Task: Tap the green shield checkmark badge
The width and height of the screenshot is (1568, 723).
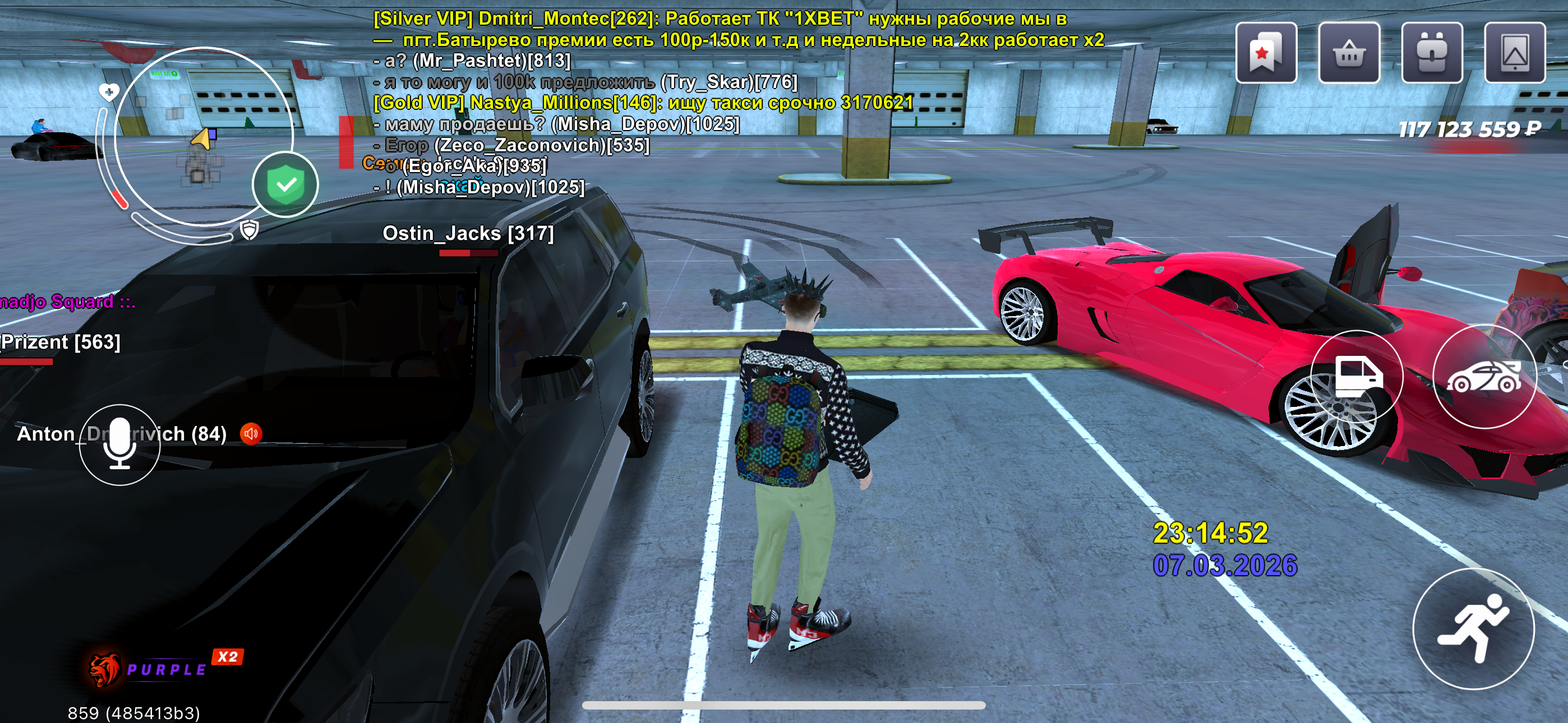Action: click(x=285, y=184)
